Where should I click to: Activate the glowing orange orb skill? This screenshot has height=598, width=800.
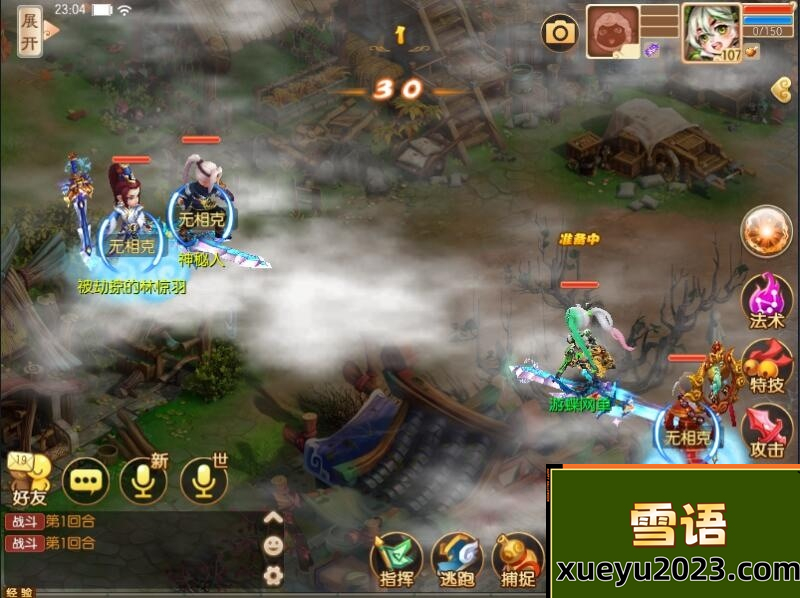pyautogui.click(x=766, y=232)
